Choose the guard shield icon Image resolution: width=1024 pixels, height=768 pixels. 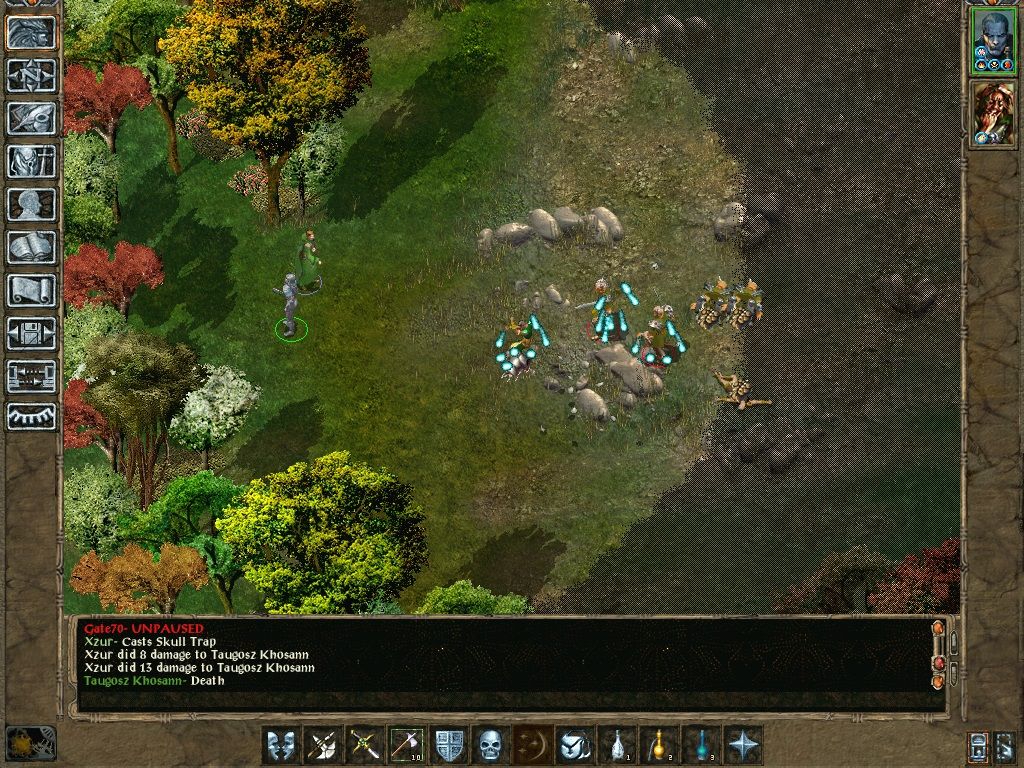tap(448, 745)
